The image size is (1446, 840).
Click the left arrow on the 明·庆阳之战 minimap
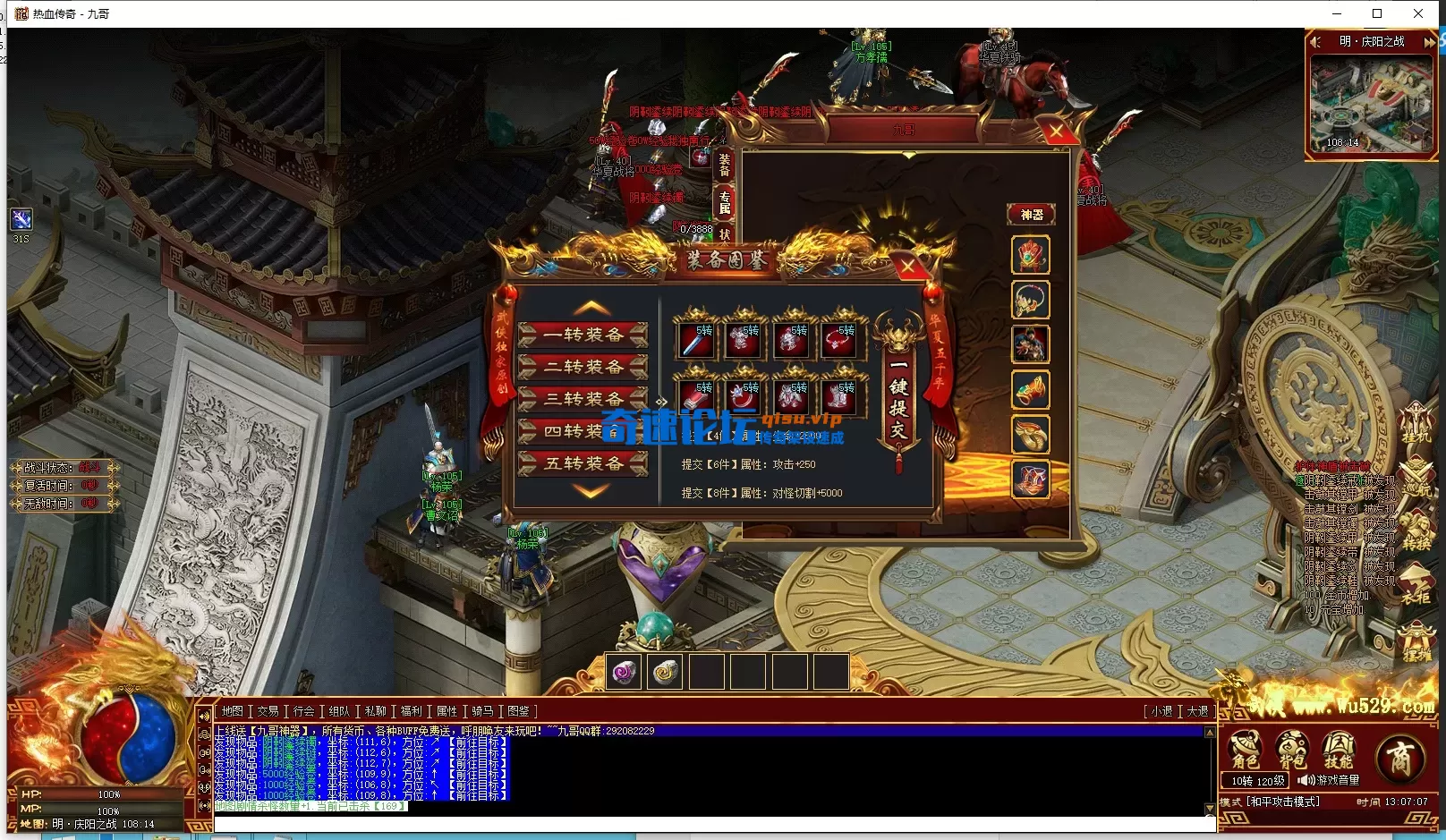[x=1315, y=41]
